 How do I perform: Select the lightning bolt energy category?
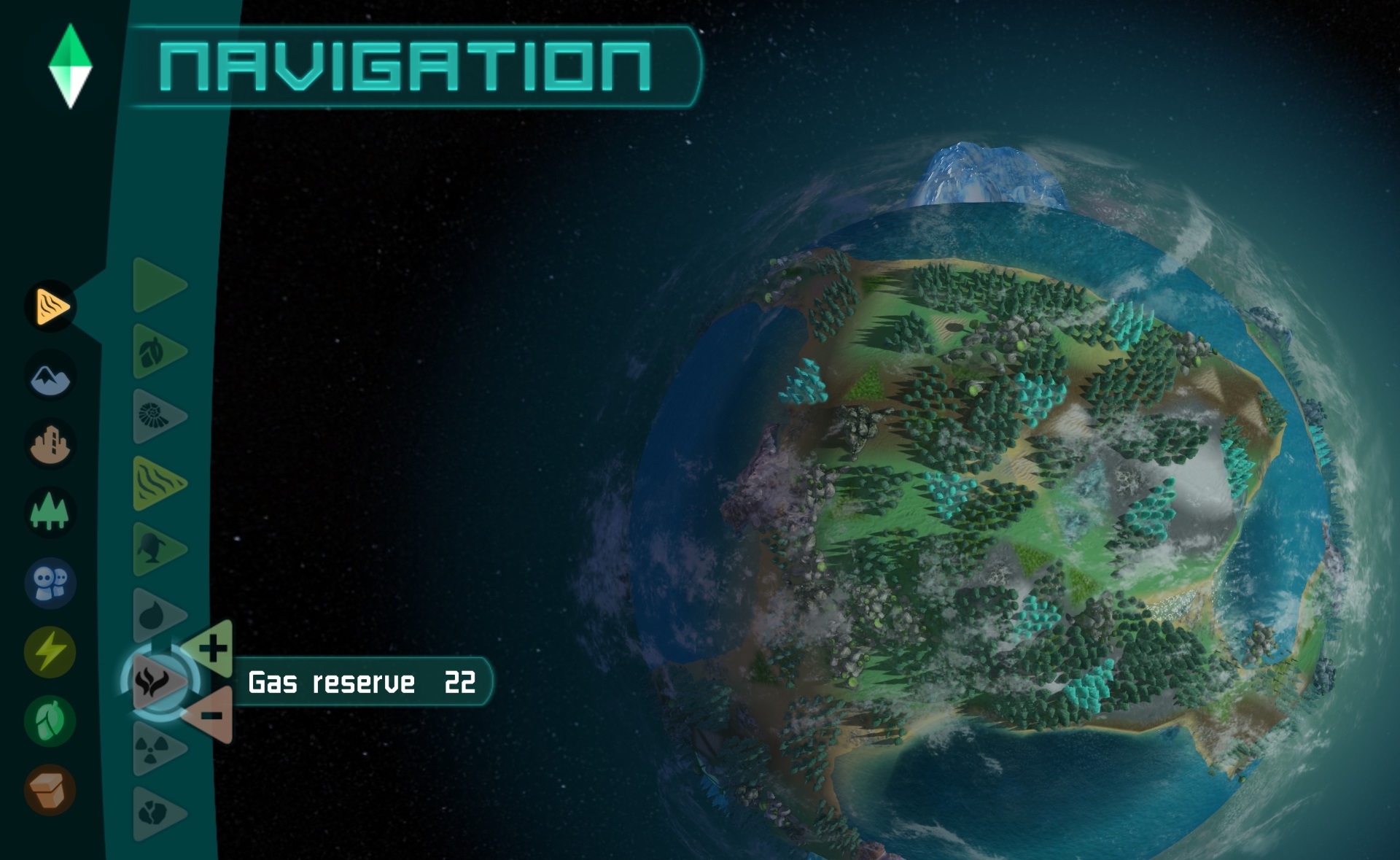(x=50, y=651)
